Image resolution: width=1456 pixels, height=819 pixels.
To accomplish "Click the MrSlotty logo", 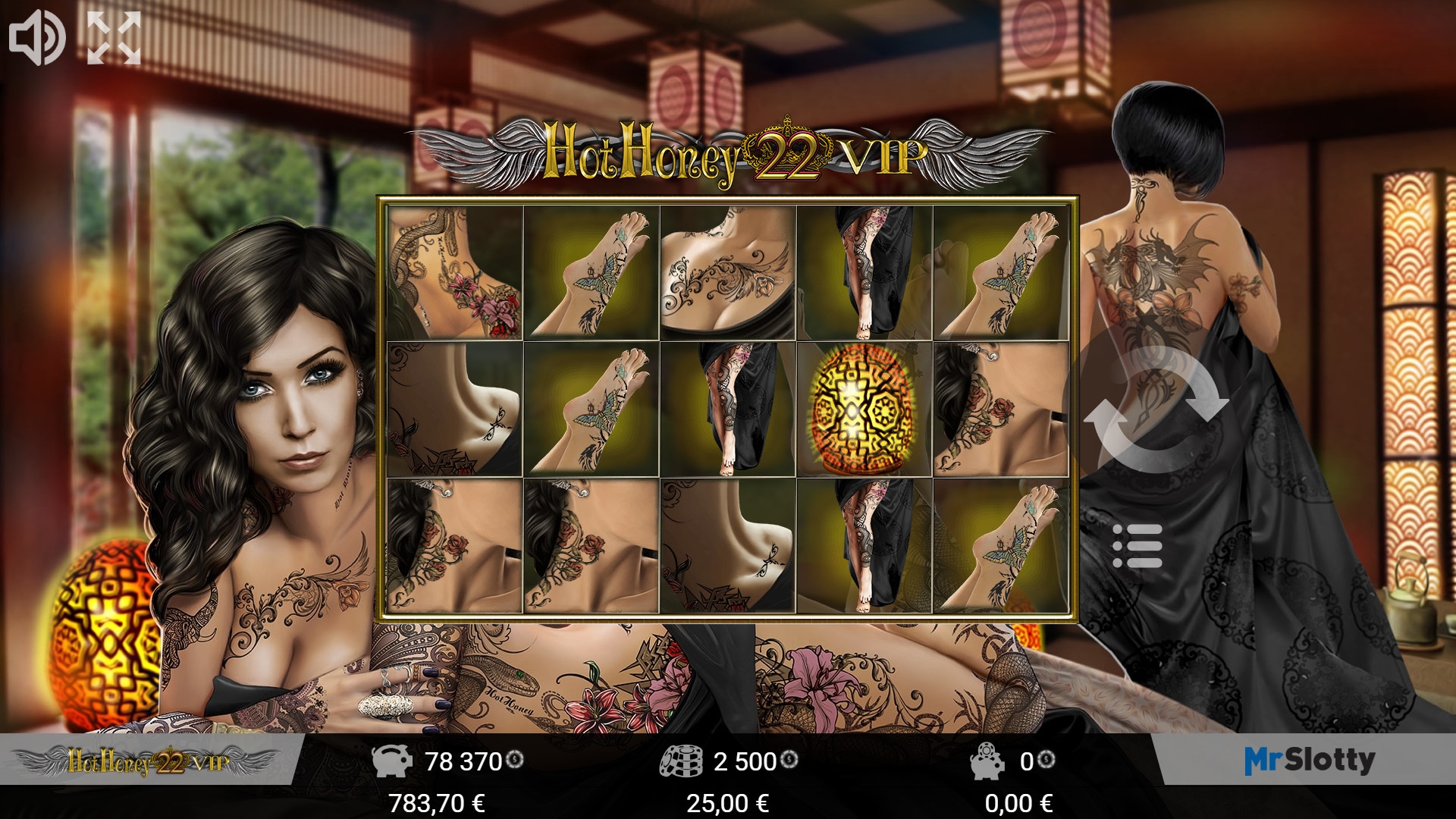I will click(1310, 760).
